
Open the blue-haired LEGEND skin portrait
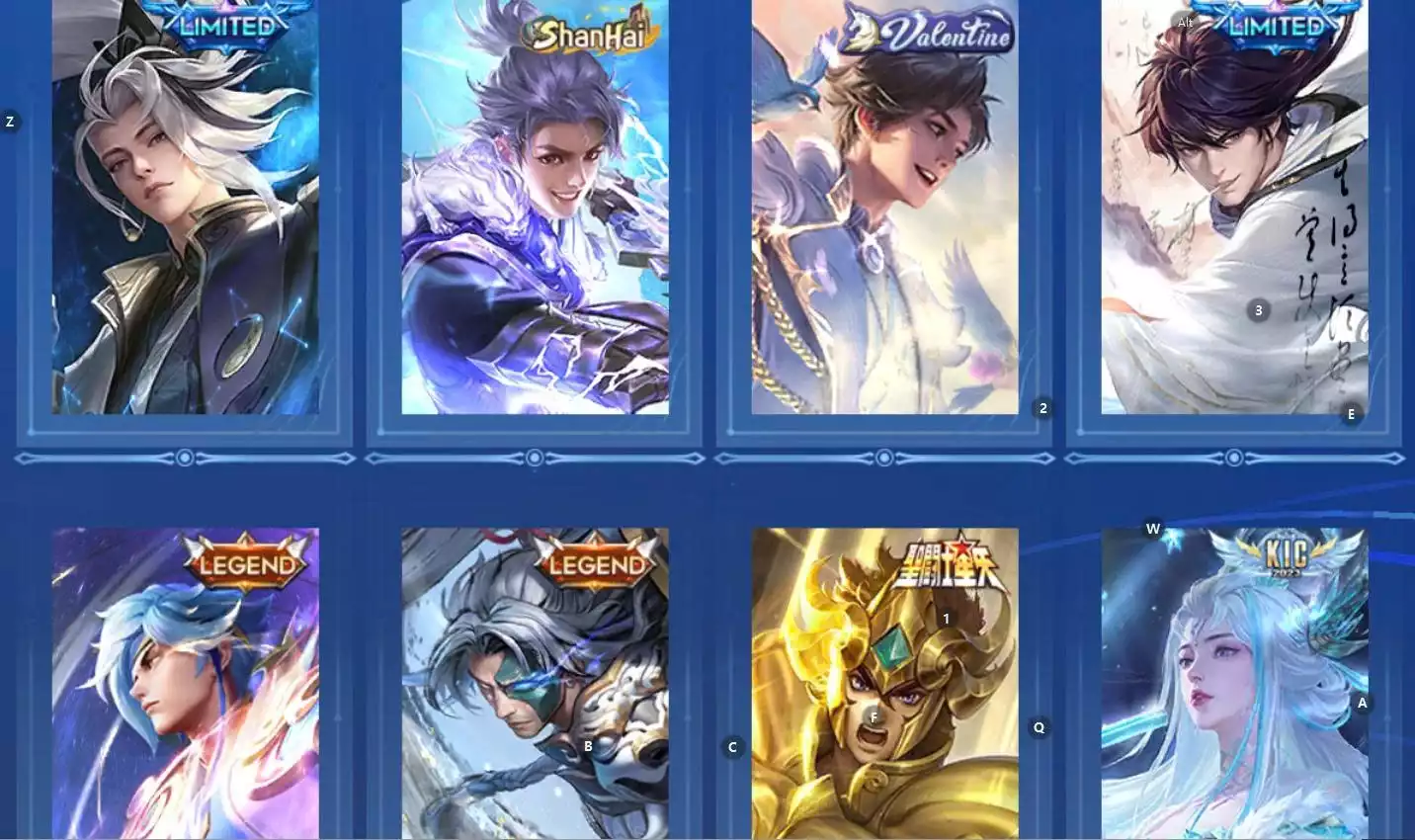coord(184,692)
